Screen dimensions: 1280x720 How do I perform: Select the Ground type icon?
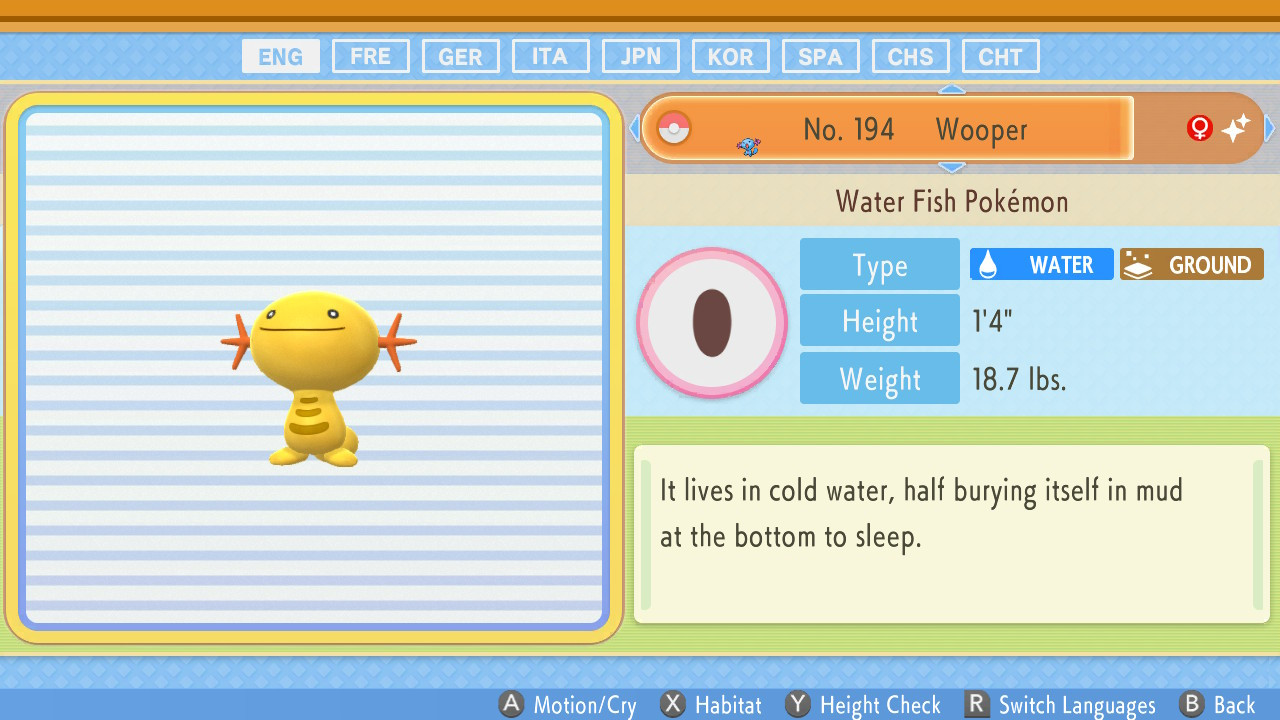(x=1141, y=264)
